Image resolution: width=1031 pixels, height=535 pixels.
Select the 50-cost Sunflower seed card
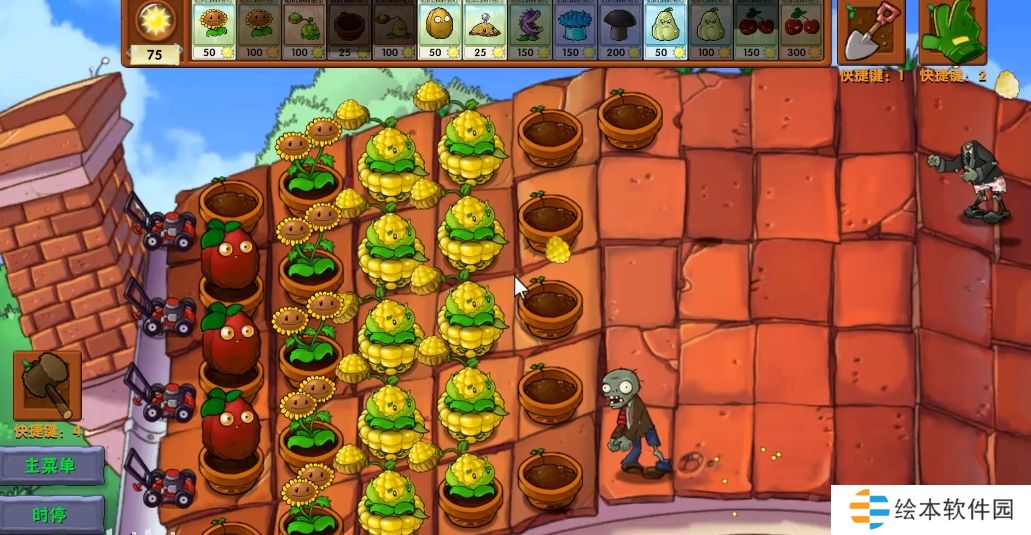(x=212, y=30)
